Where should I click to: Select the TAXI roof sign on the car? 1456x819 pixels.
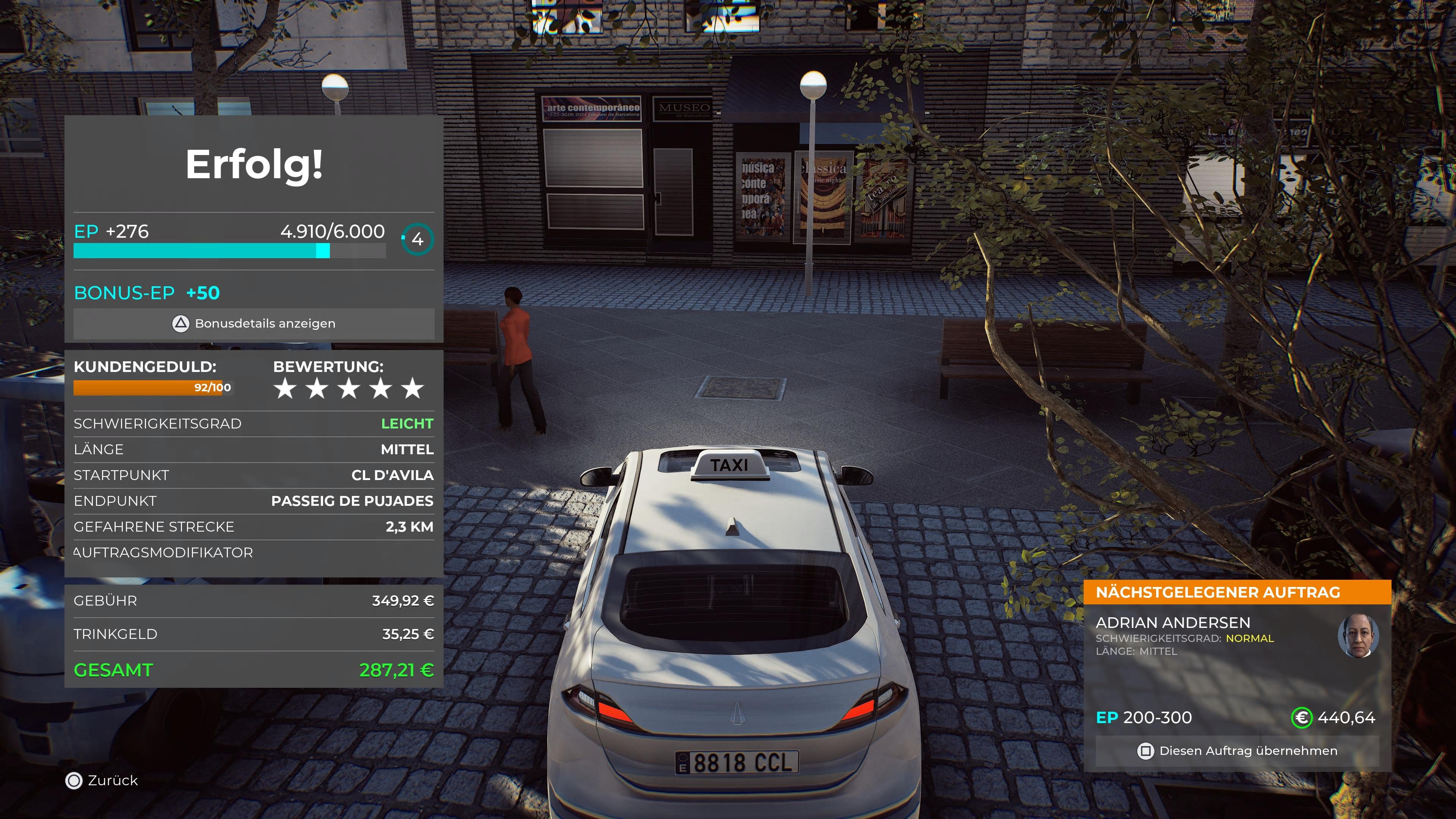(729, 464)
